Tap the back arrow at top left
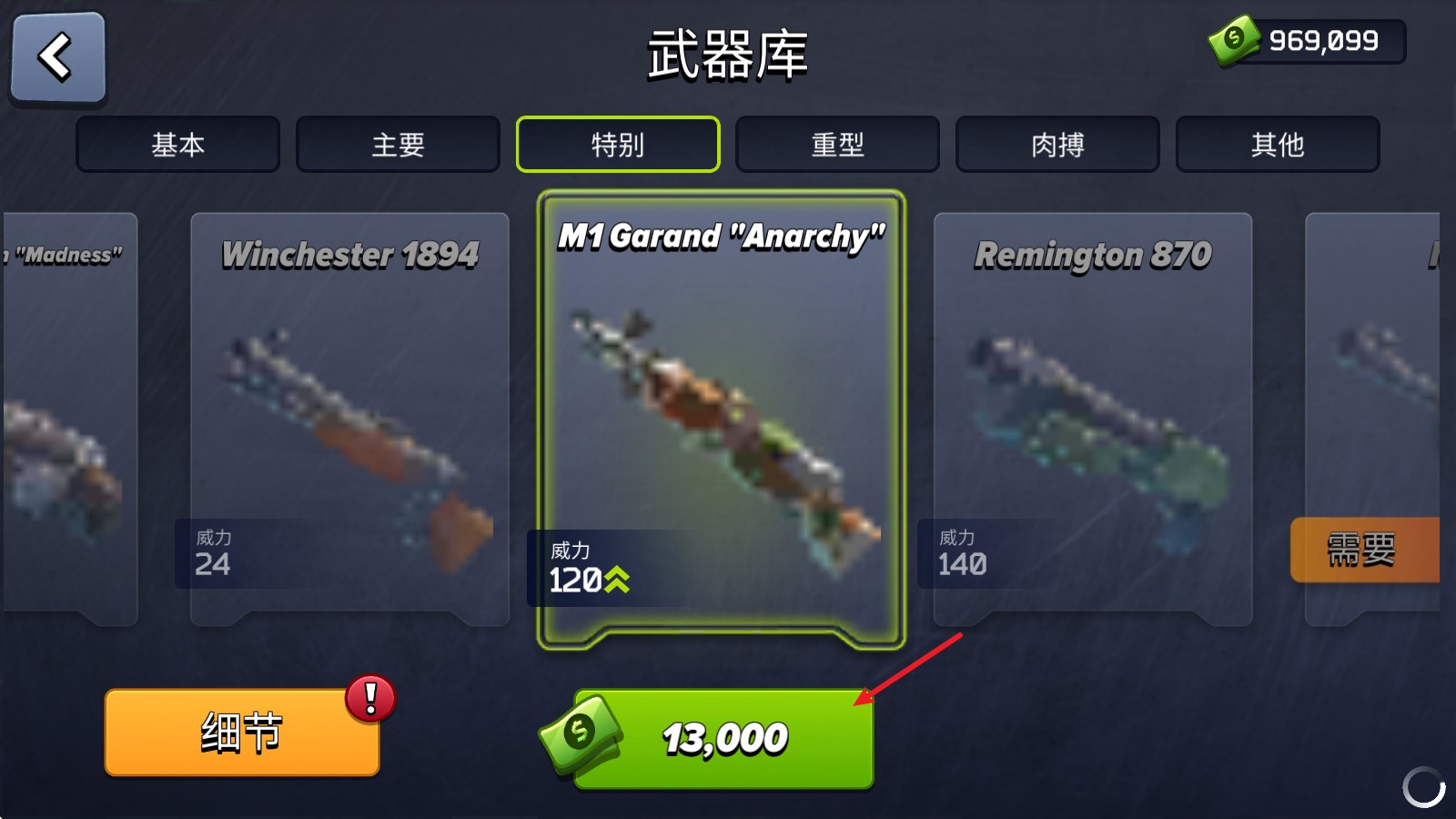This screenshot has width=1456, height=819. click(x=56, y=56)
